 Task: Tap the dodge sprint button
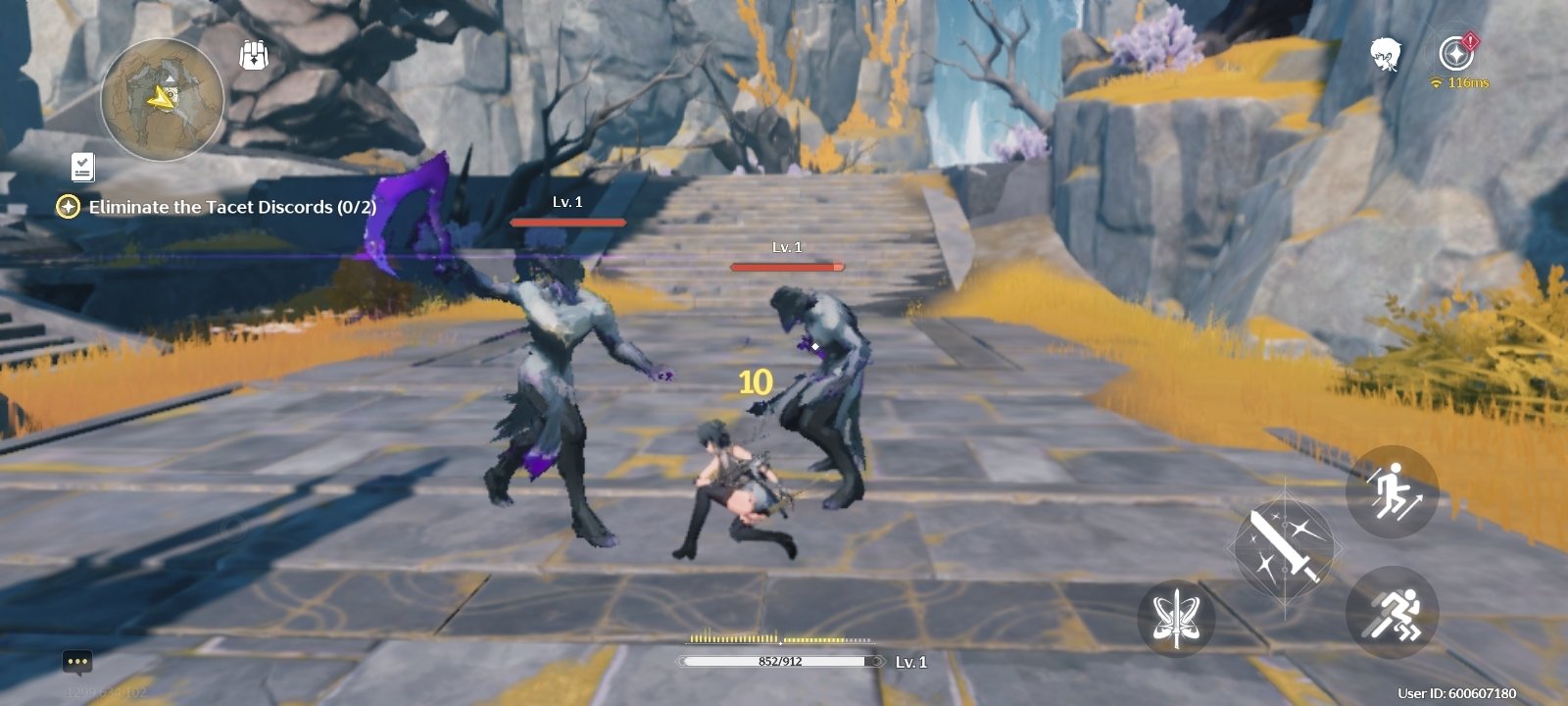(1392, 613)
